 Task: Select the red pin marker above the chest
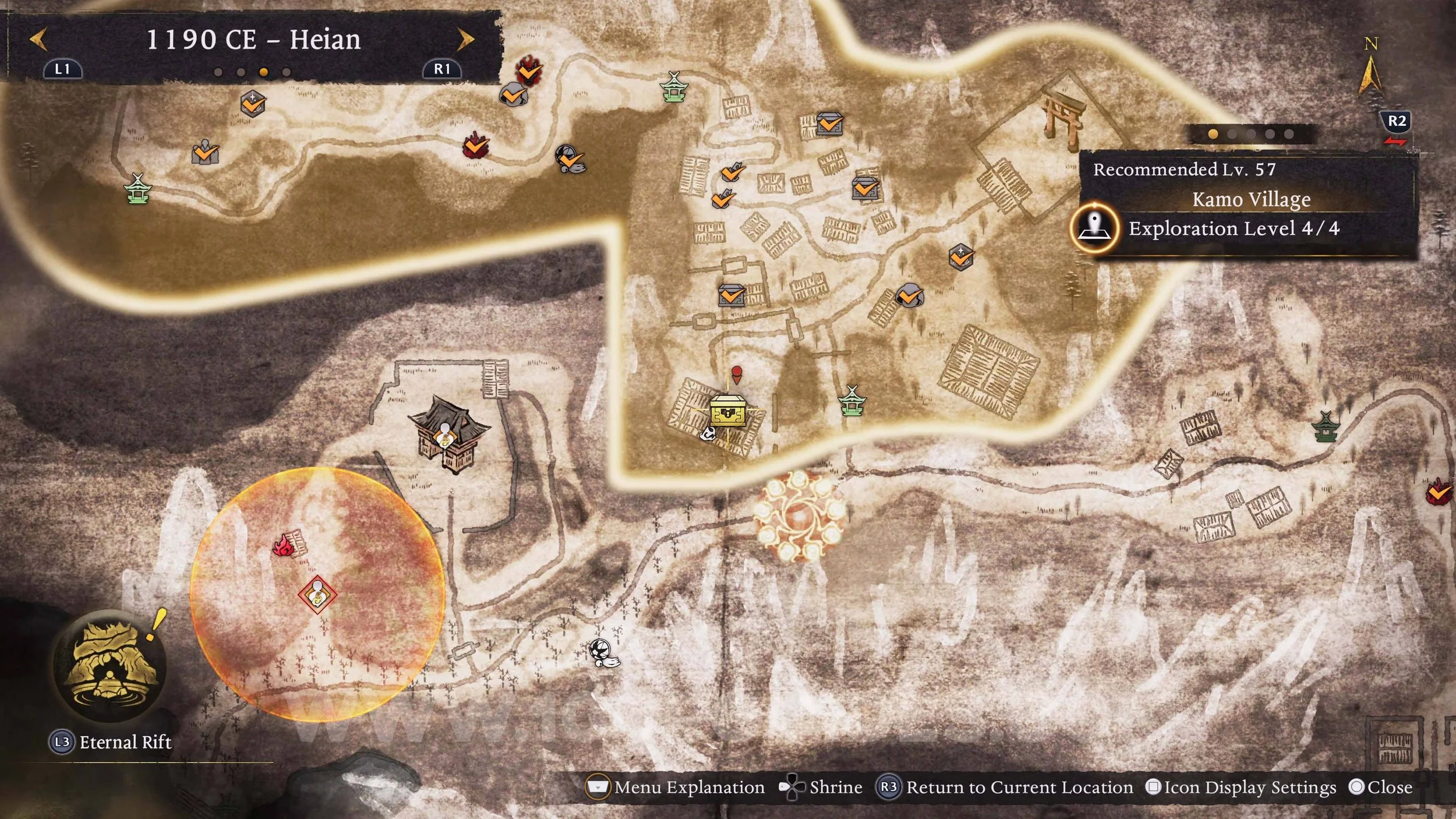[737, 374]
